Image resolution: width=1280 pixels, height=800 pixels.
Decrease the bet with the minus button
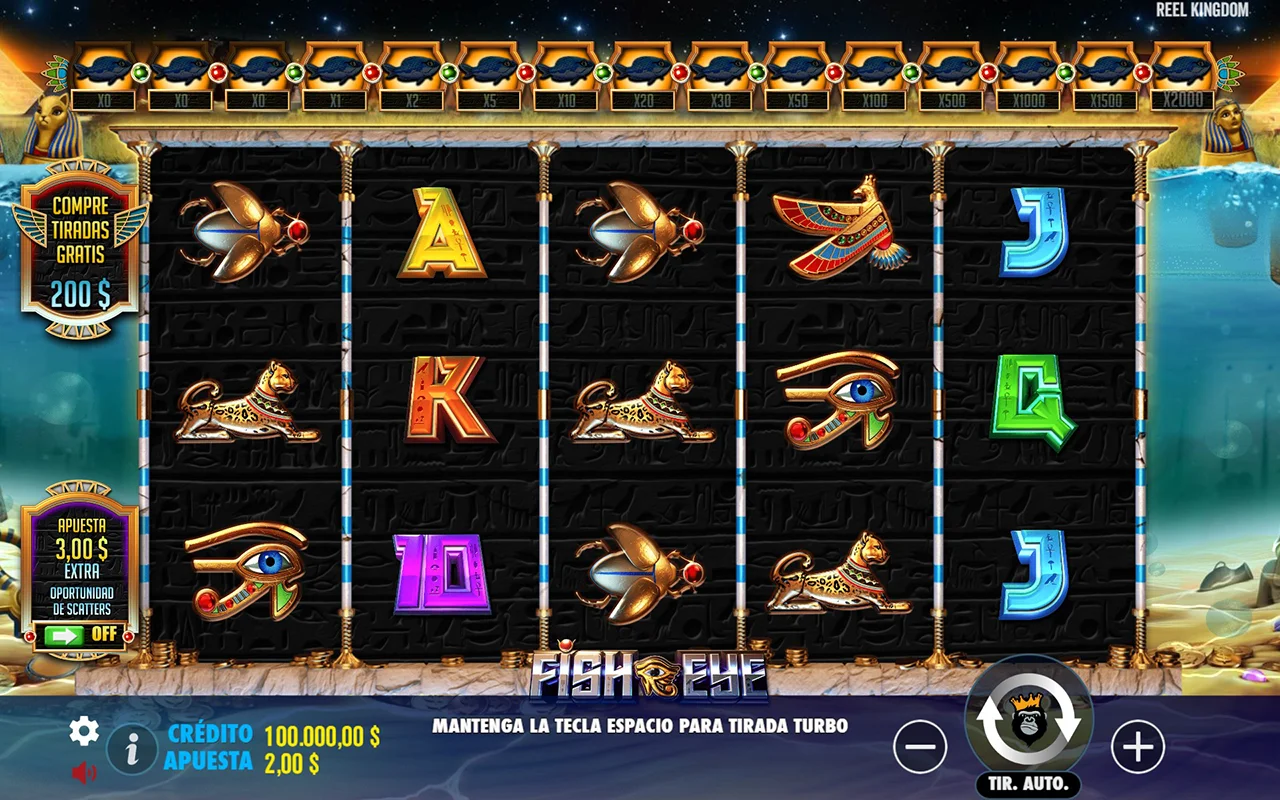tap(920, 746)
